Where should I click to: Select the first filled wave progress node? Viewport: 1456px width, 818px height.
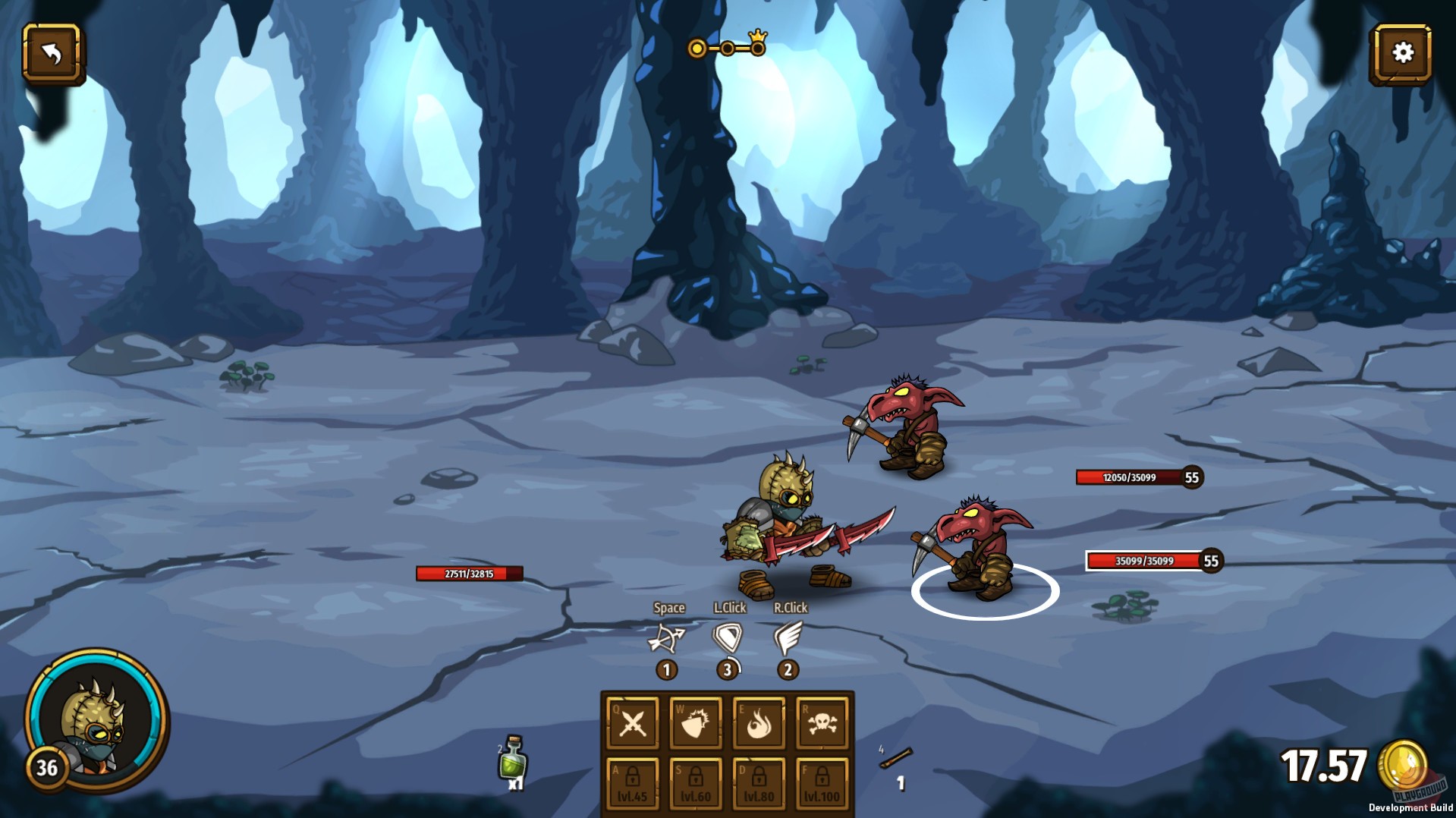coord(696,47)
